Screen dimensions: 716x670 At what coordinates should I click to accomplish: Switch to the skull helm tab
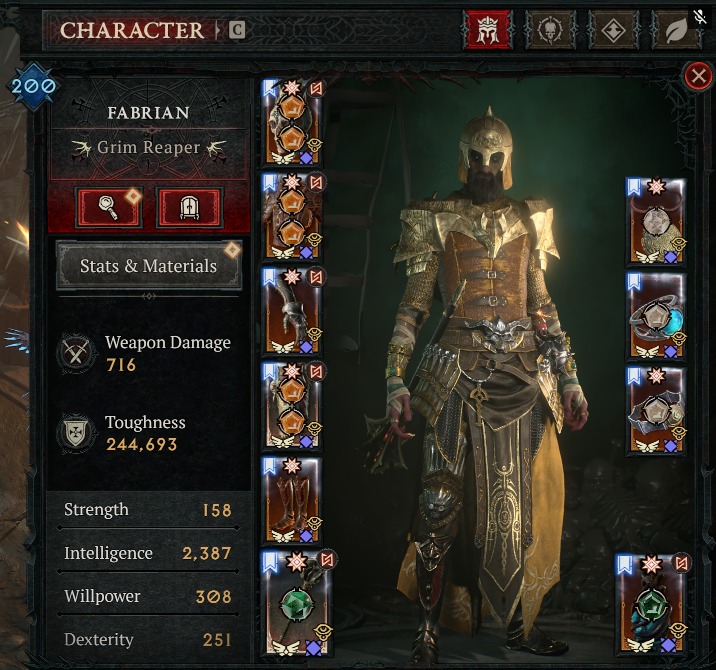tap(552, 30)
